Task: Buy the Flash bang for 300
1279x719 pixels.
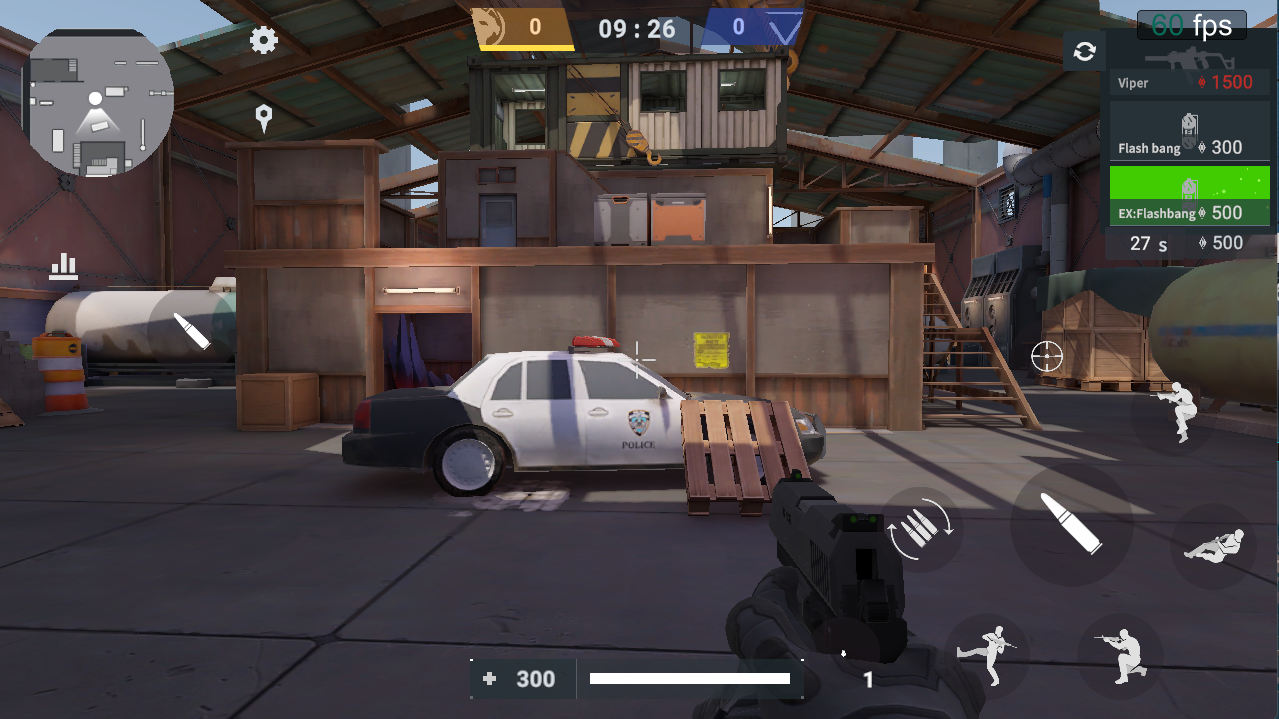Action: [1189, 133]
